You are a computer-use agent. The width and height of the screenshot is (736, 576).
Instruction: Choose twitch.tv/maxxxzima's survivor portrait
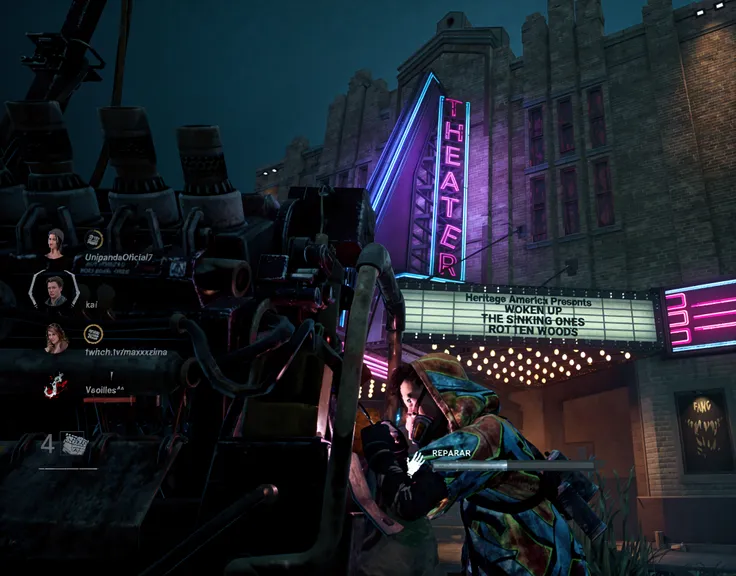tap(55, 337)
